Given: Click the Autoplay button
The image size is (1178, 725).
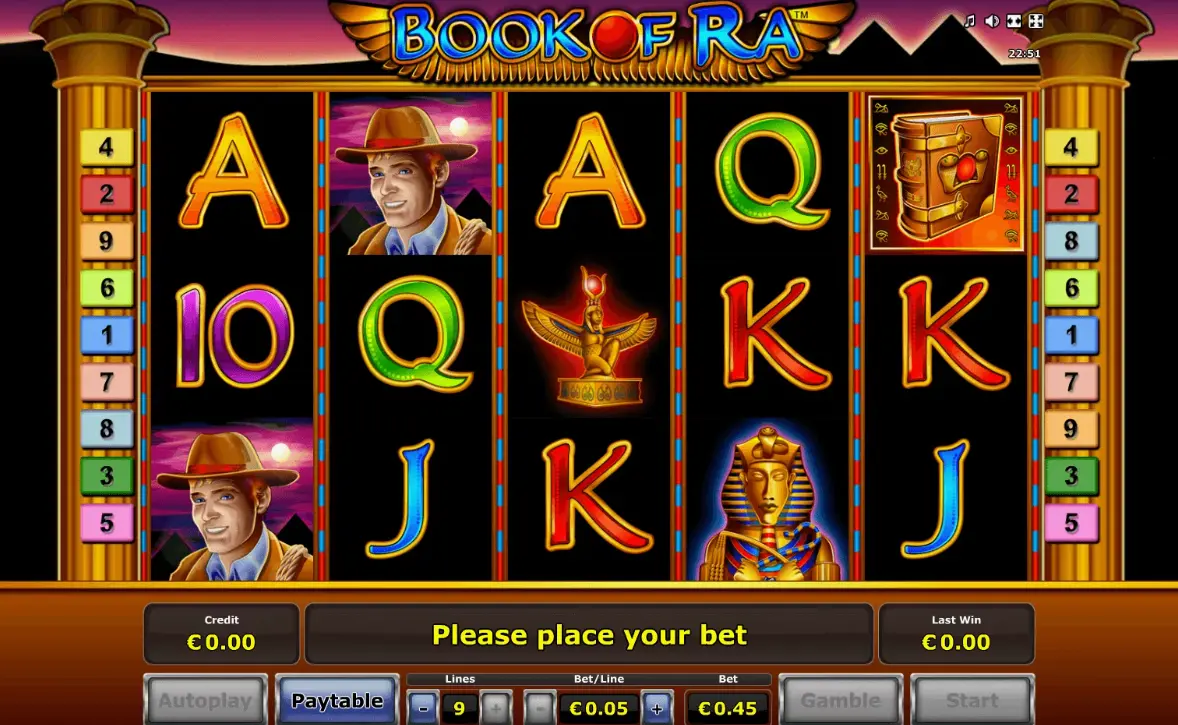Looking at the screenshot, I should [206, 700].
